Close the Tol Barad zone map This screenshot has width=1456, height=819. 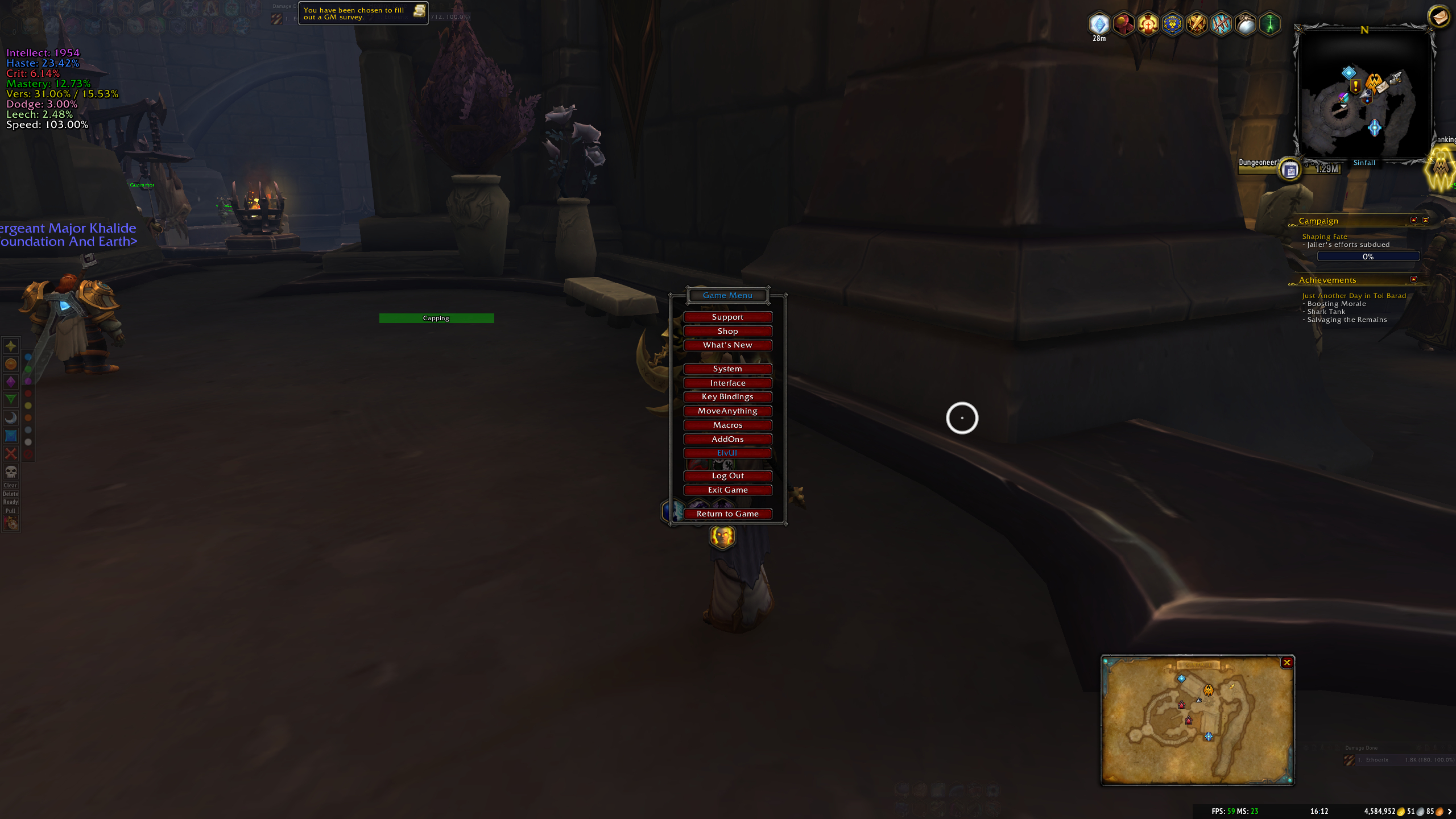(1287, 662)
